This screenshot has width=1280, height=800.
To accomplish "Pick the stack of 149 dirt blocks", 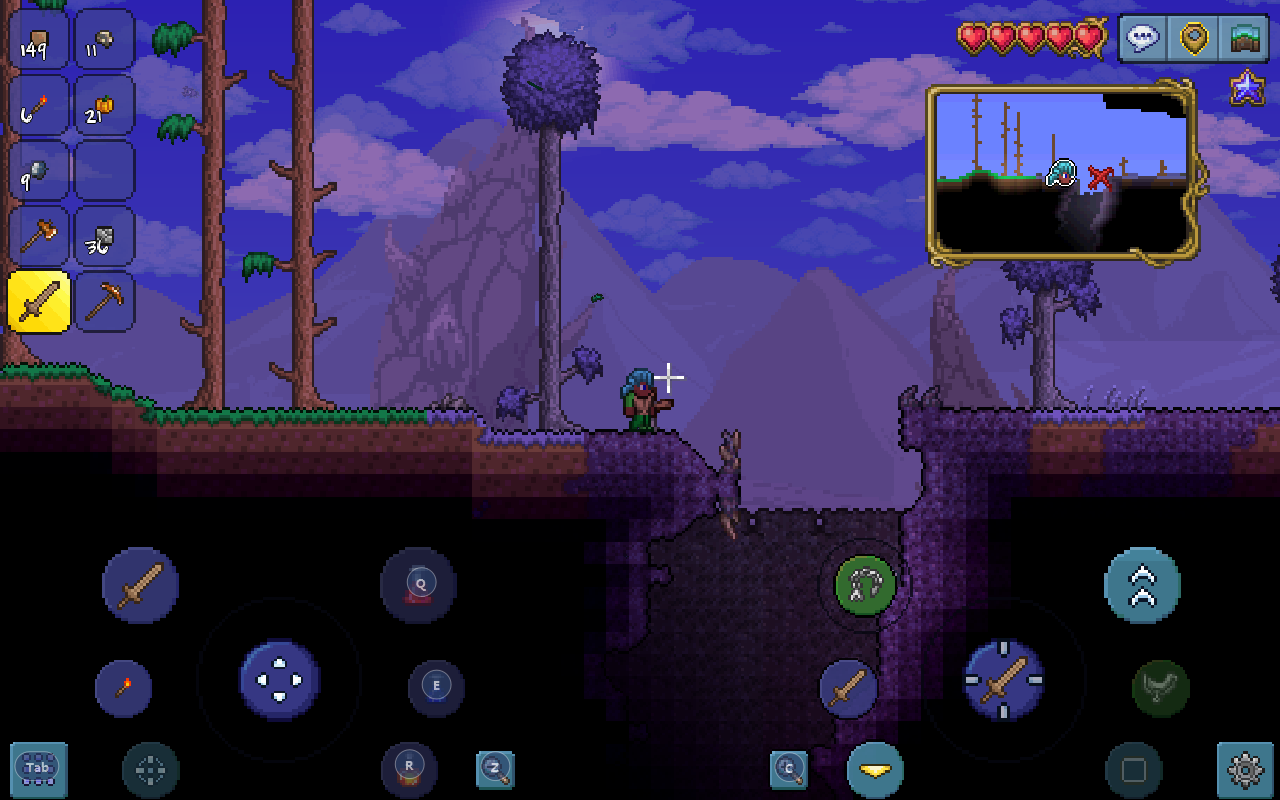I will 39,40.
